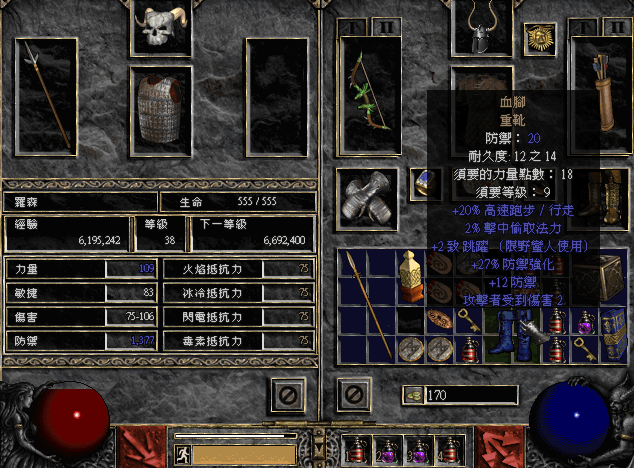Toggle the run/walk button
634x468 pixels.
coord(183,453)
